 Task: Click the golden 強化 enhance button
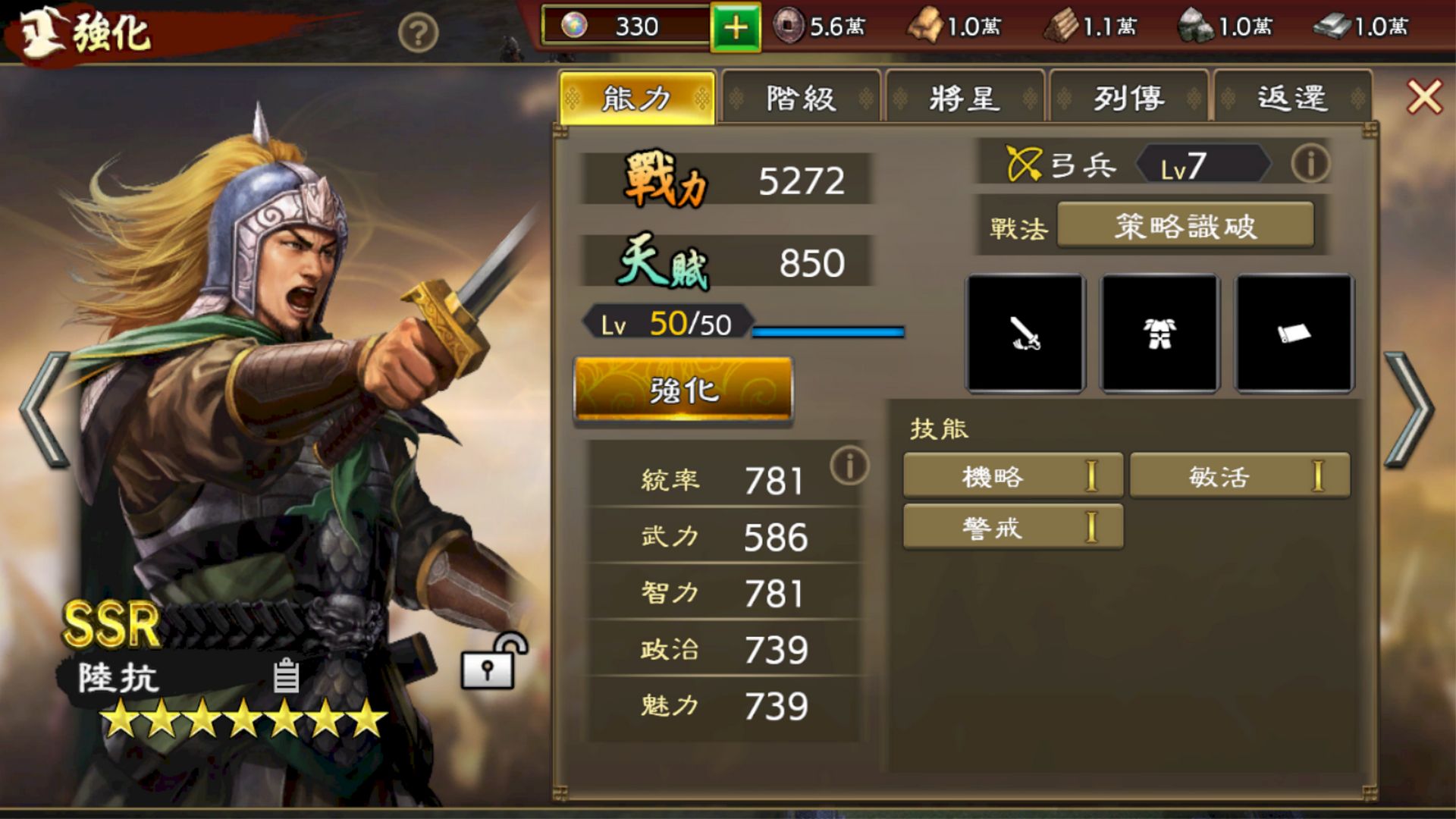(x=683, y=391)
